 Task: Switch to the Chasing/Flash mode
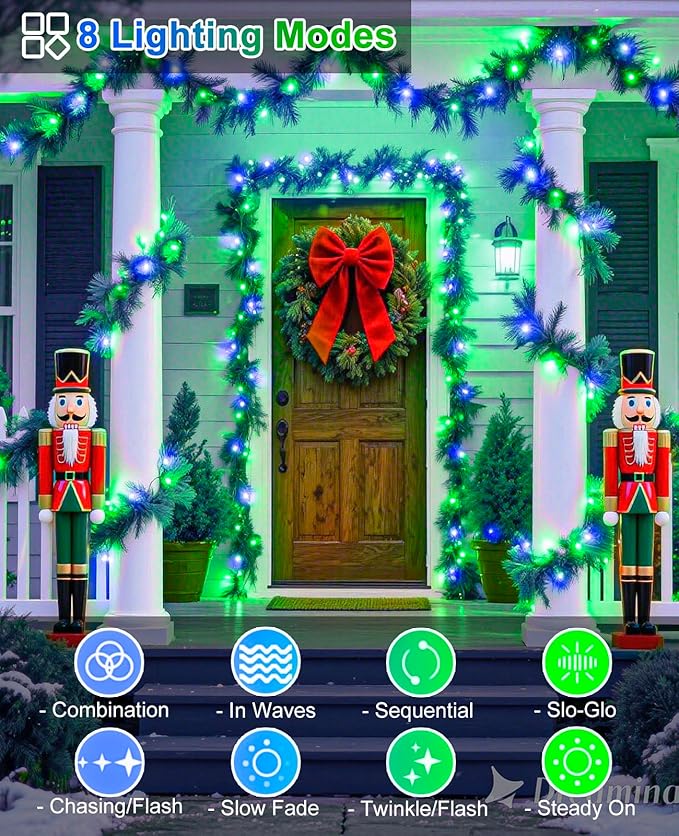click(x=109, y=761)
